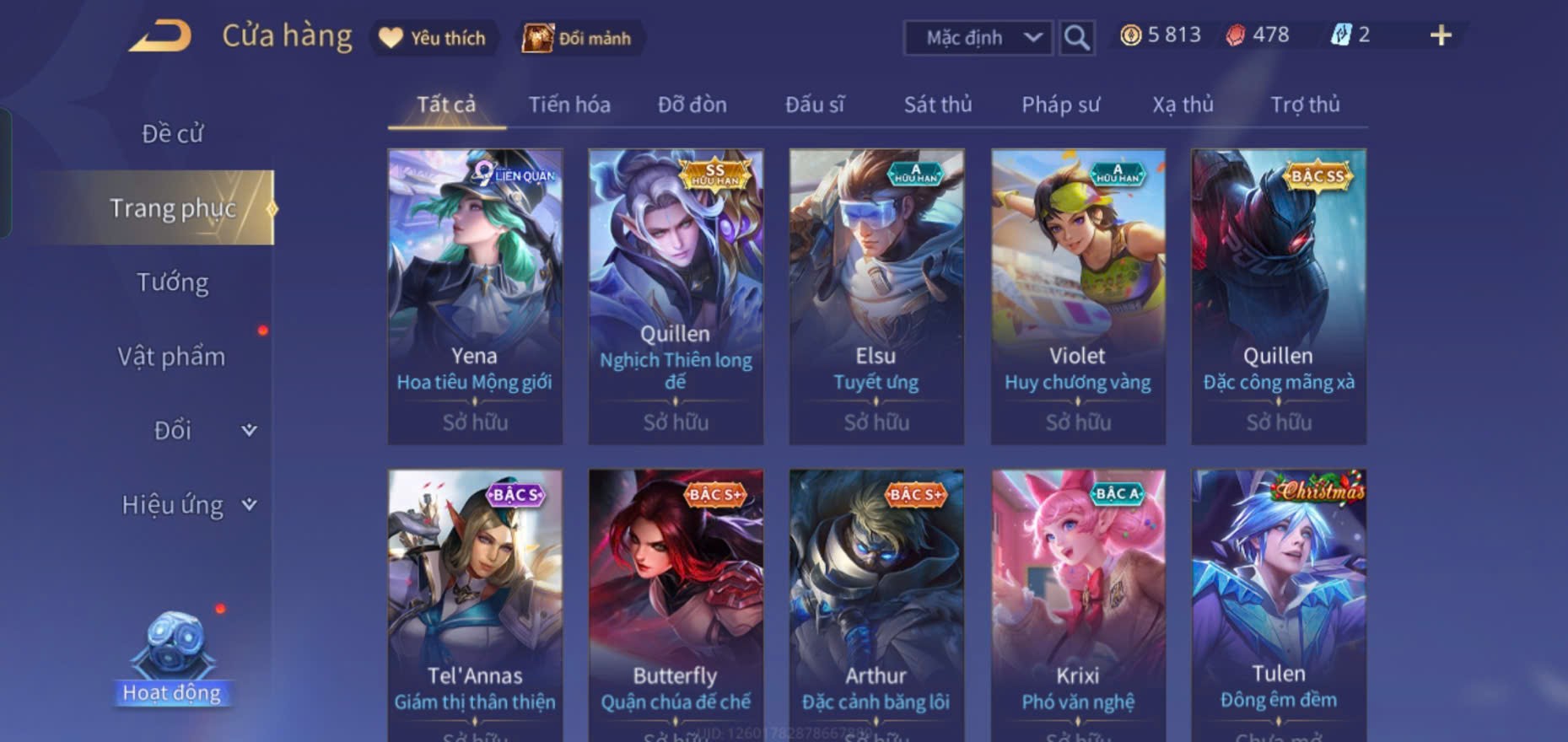Switch to the Xạ thủ tab
Image resolution: width=1568 pixels, height=742 pixels.
point(1183,105)
